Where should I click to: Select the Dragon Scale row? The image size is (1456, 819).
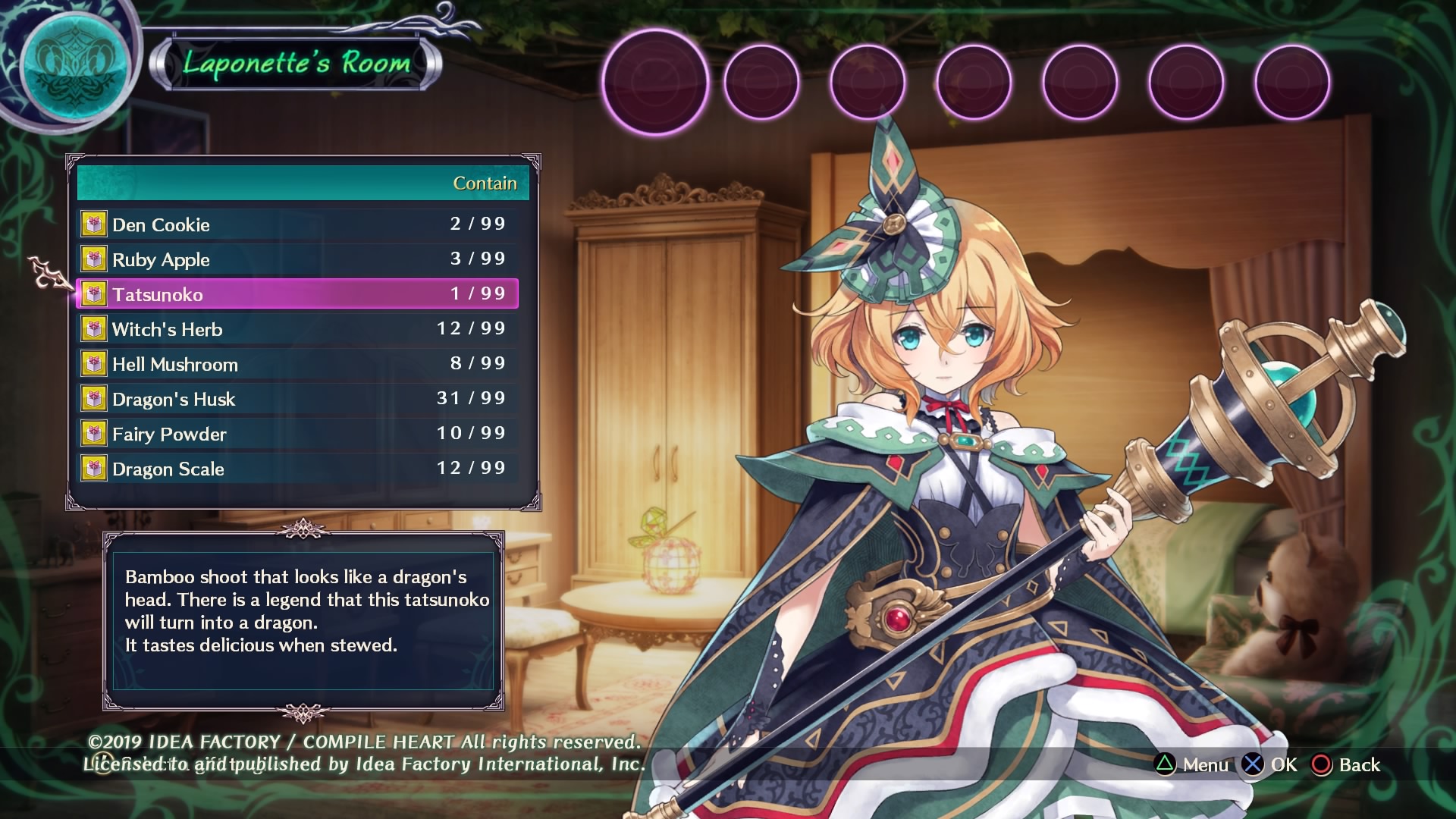(299, 469)
